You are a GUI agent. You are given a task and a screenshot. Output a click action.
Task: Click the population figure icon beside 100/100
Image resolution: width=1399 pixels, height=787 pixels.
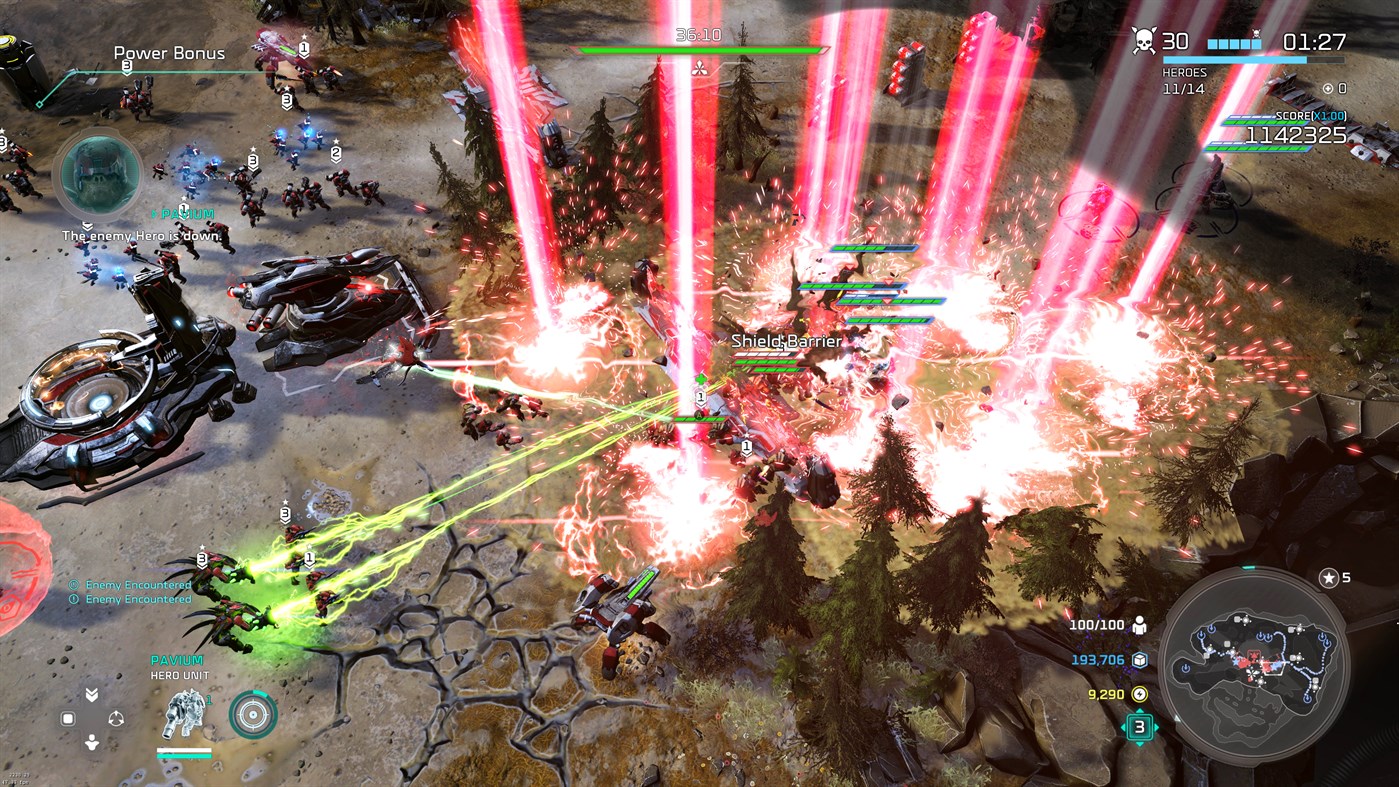point(1140,624)
